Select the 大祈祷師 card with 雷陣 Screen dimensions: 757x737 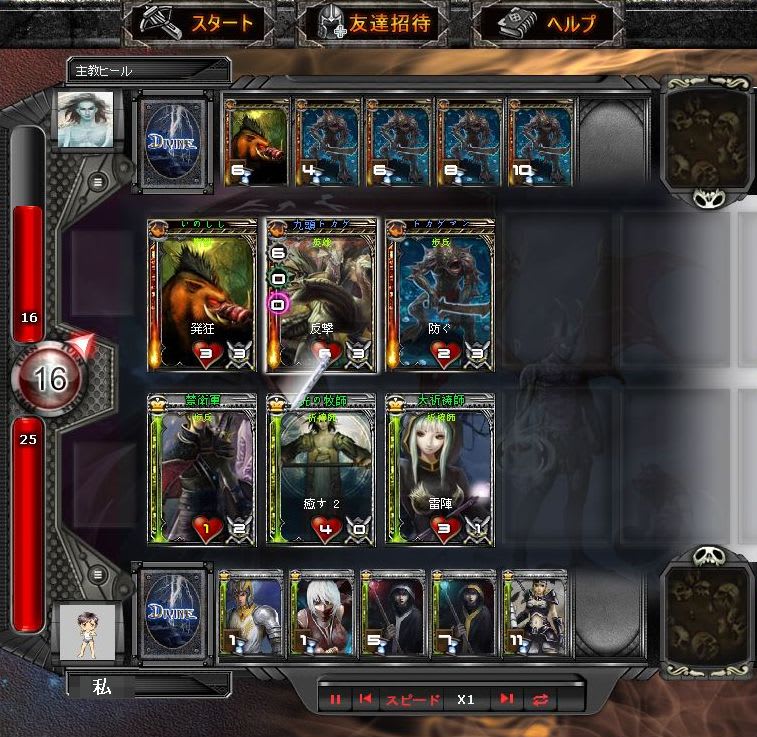coord(441,469)
